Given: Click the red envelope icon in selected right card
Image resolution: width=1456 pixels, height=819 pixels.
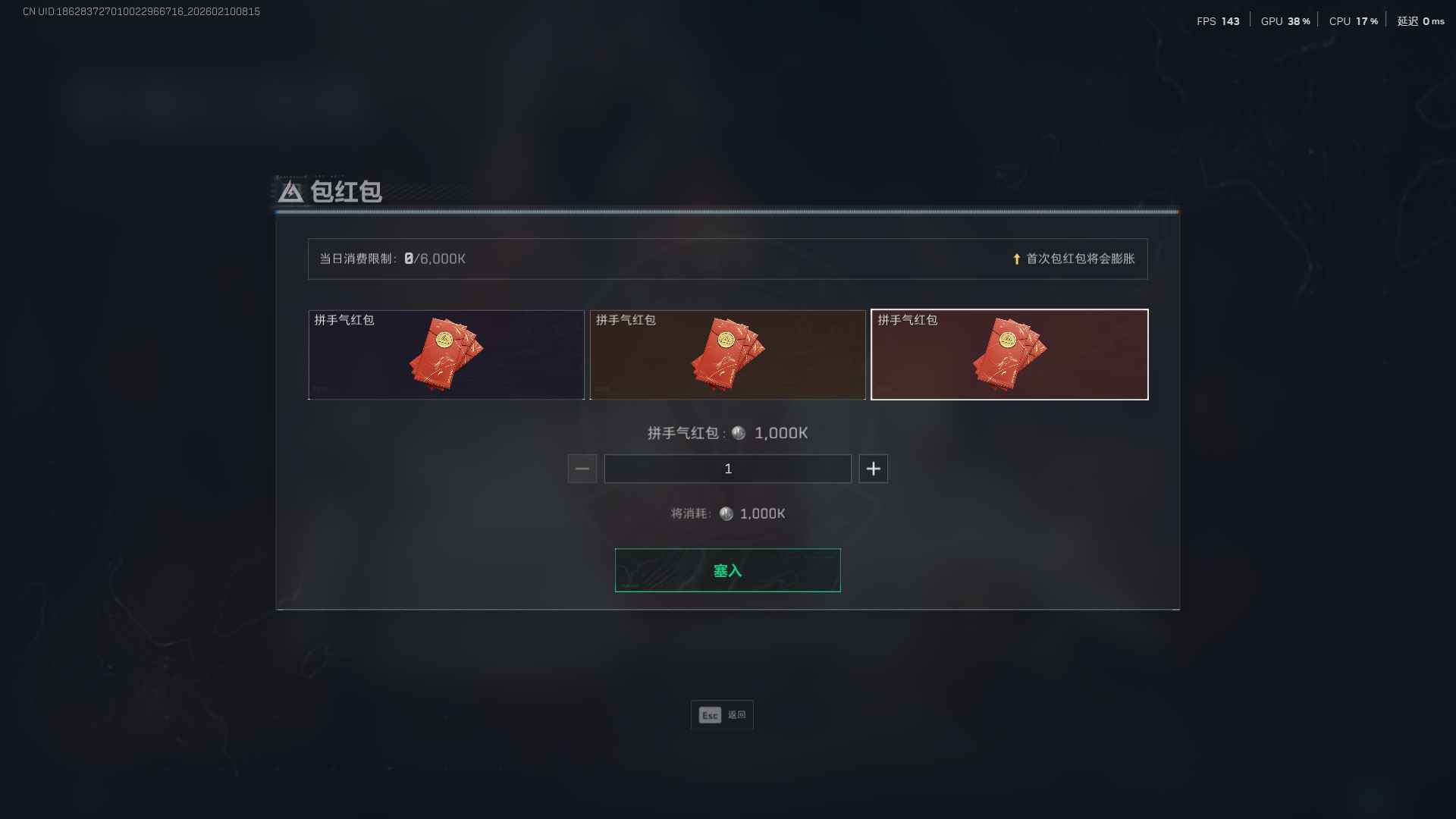Looking at the screenshot, I should pyautogui.click(x=1009, y=353).
